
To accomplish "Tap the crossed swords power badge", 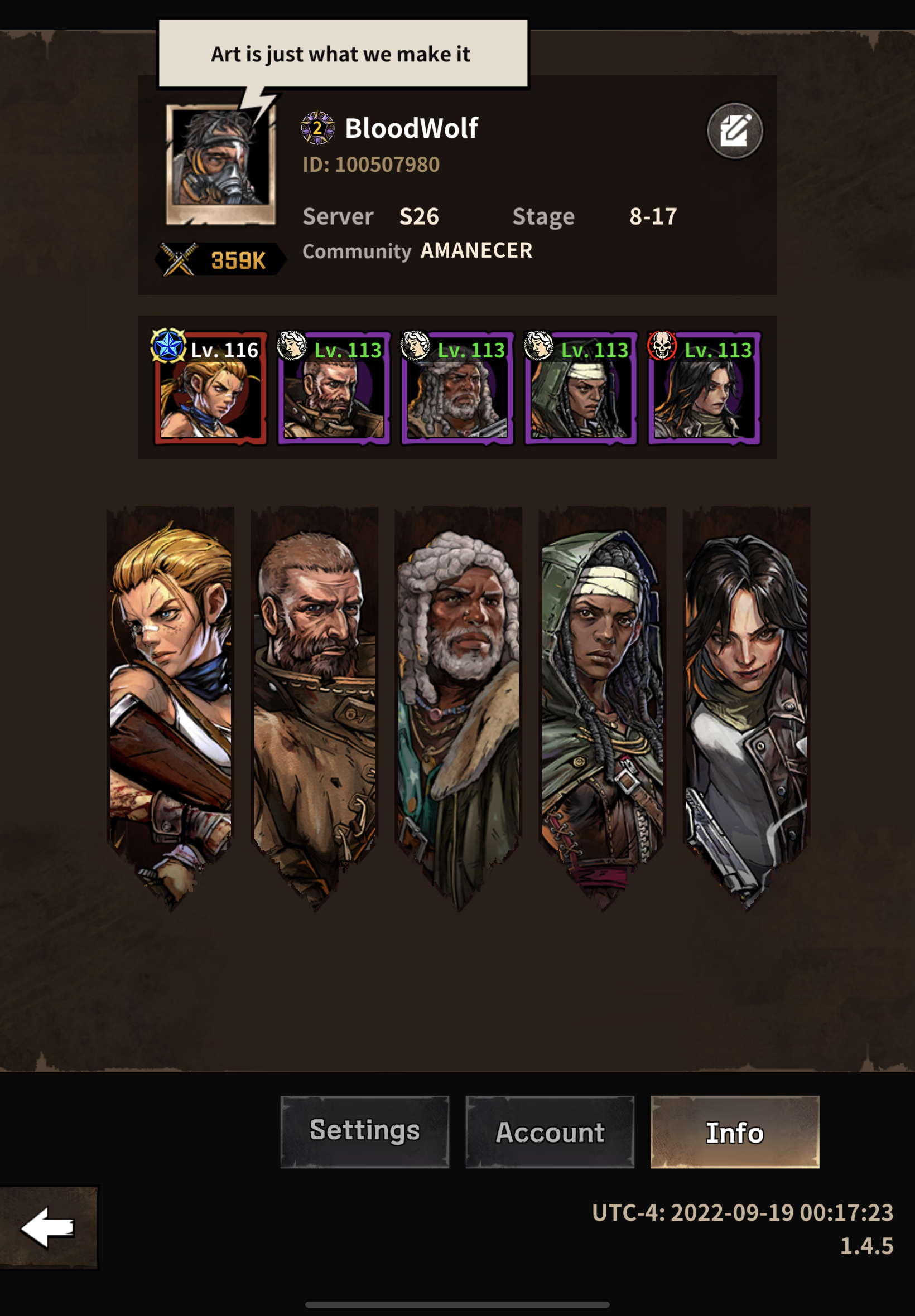I will (x=220, y=260).
